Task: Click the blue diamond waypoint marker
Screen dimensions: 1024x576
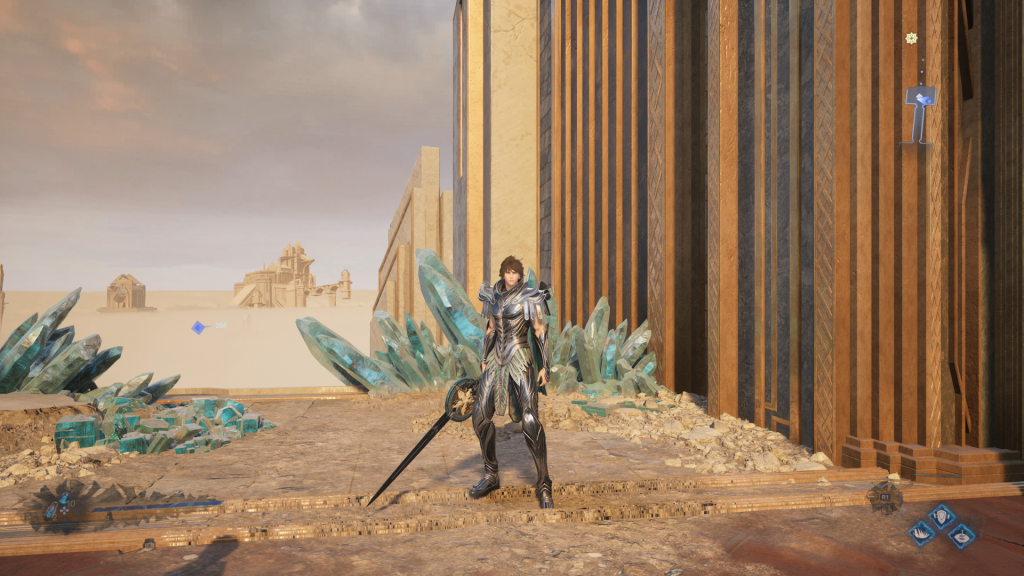Action: click(x=198, y=327)
